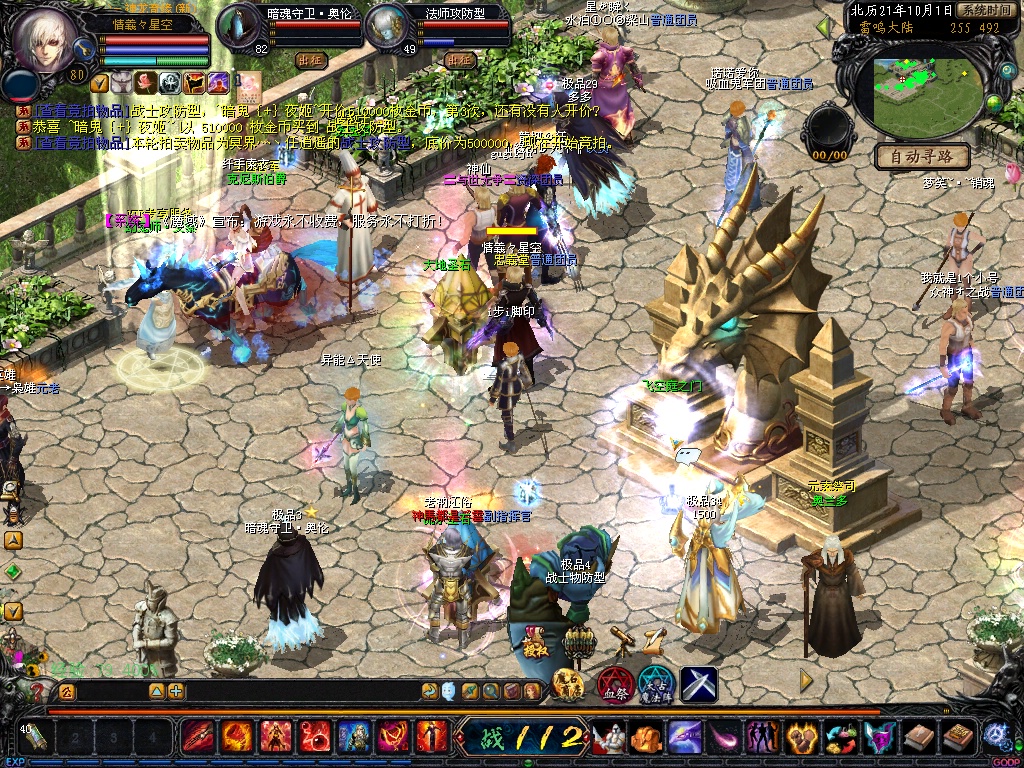Click 出征 under pet 暗魂守卫·奥伦
1024x768 pixels.
click(x=312, y=60)
